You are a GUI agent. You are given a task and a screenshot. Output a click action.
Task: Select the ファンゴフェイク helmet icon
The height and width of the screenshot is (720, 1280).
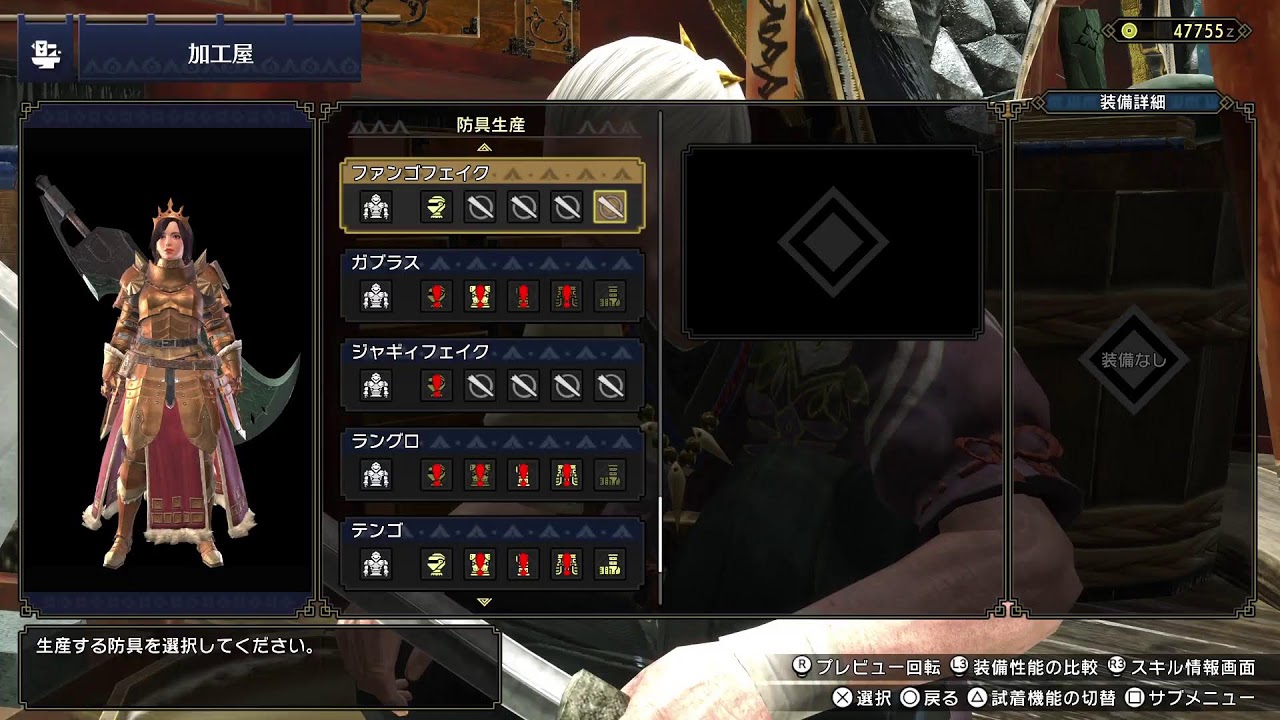click(x=436, y=208)
